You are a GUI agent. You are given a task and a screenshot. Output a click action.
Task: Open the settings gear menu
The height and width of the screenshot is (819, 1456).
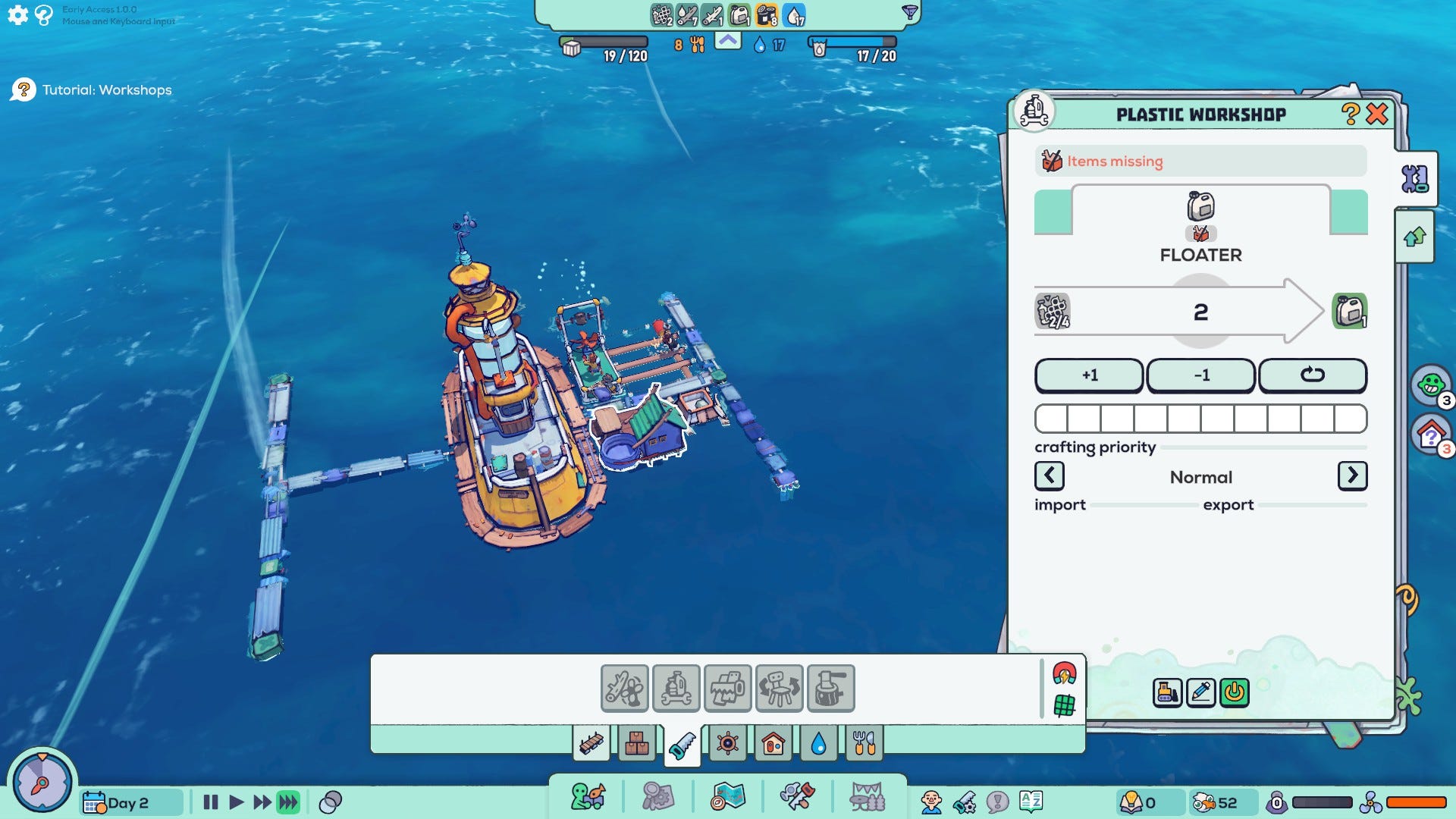[17, 14]
